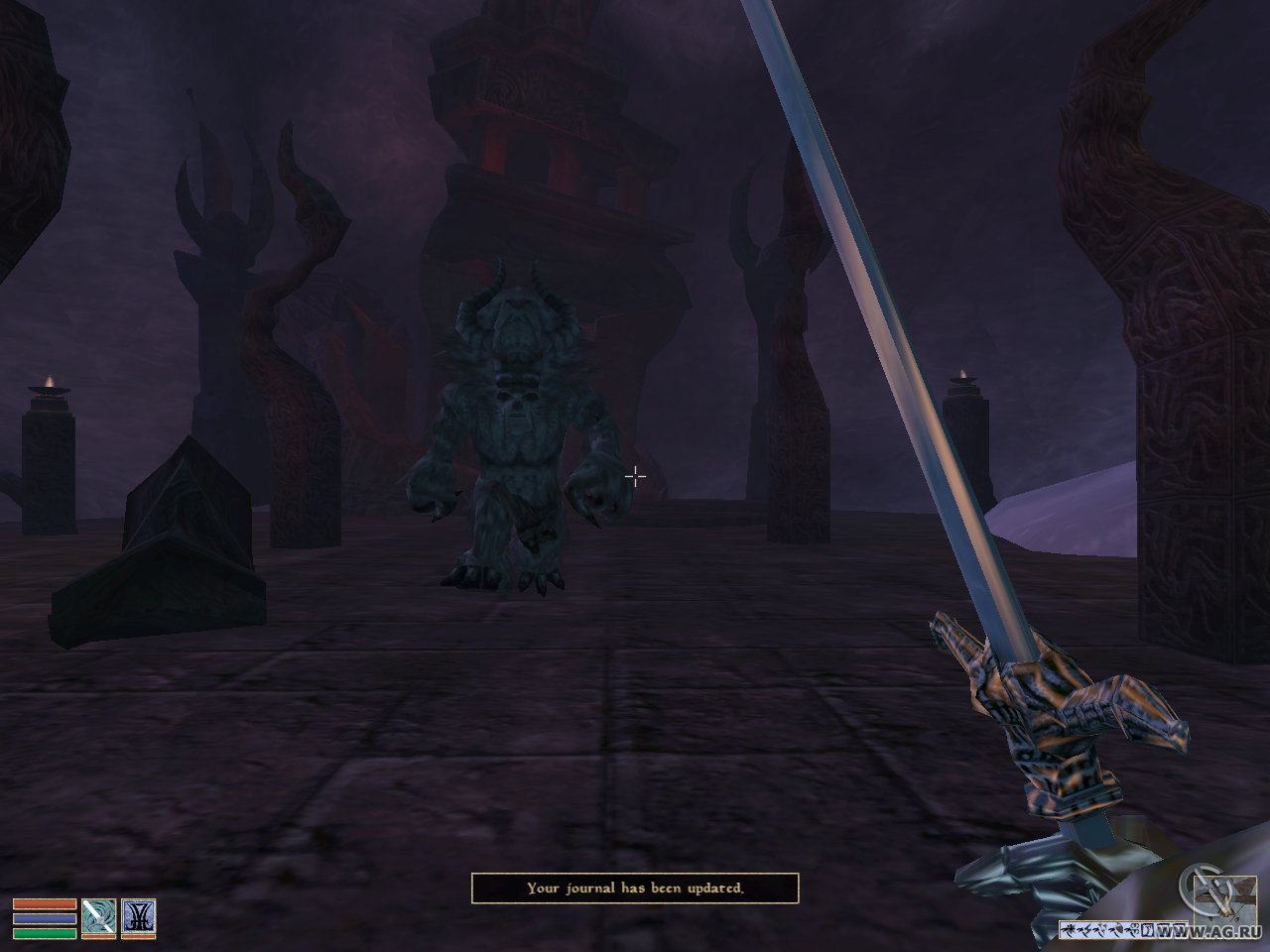The width and height of the screenshot is (1270, 952).
Task: Click the blue magicka bar
Action: [x=44, y=917]
